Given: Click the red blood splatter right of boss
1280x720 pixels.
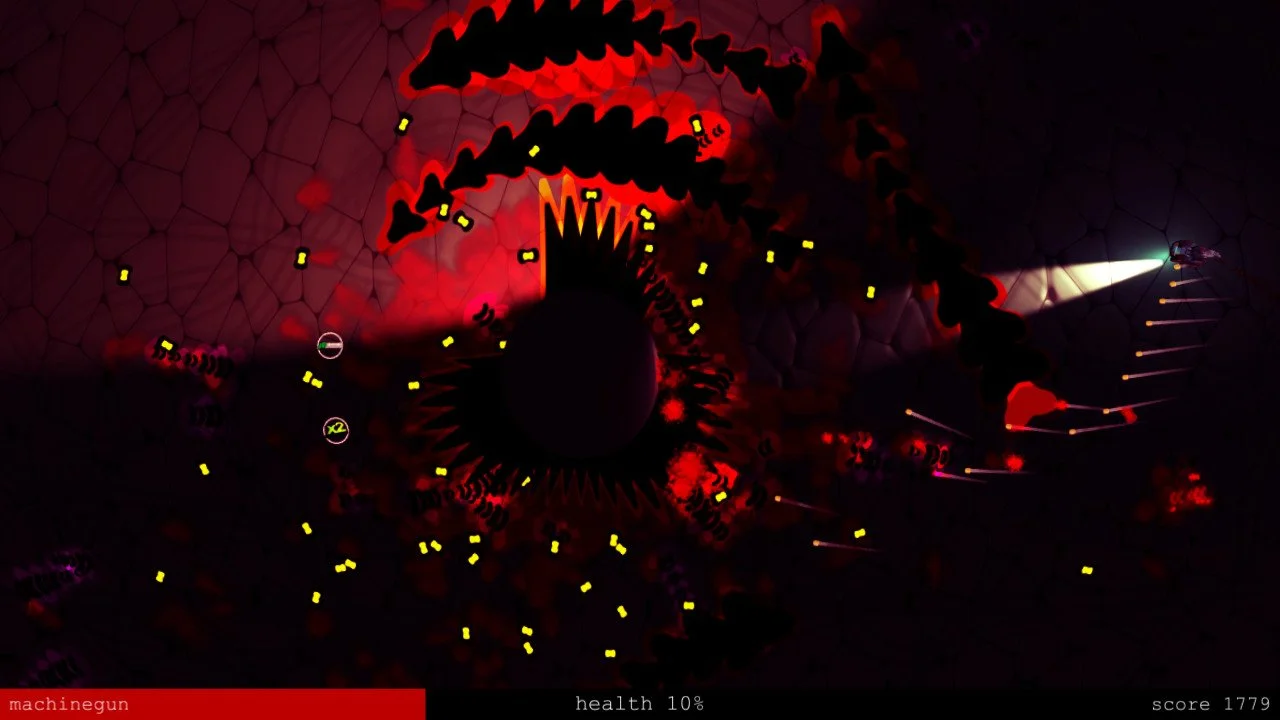Looking at the screenshot, I should (x=690, y=490).
